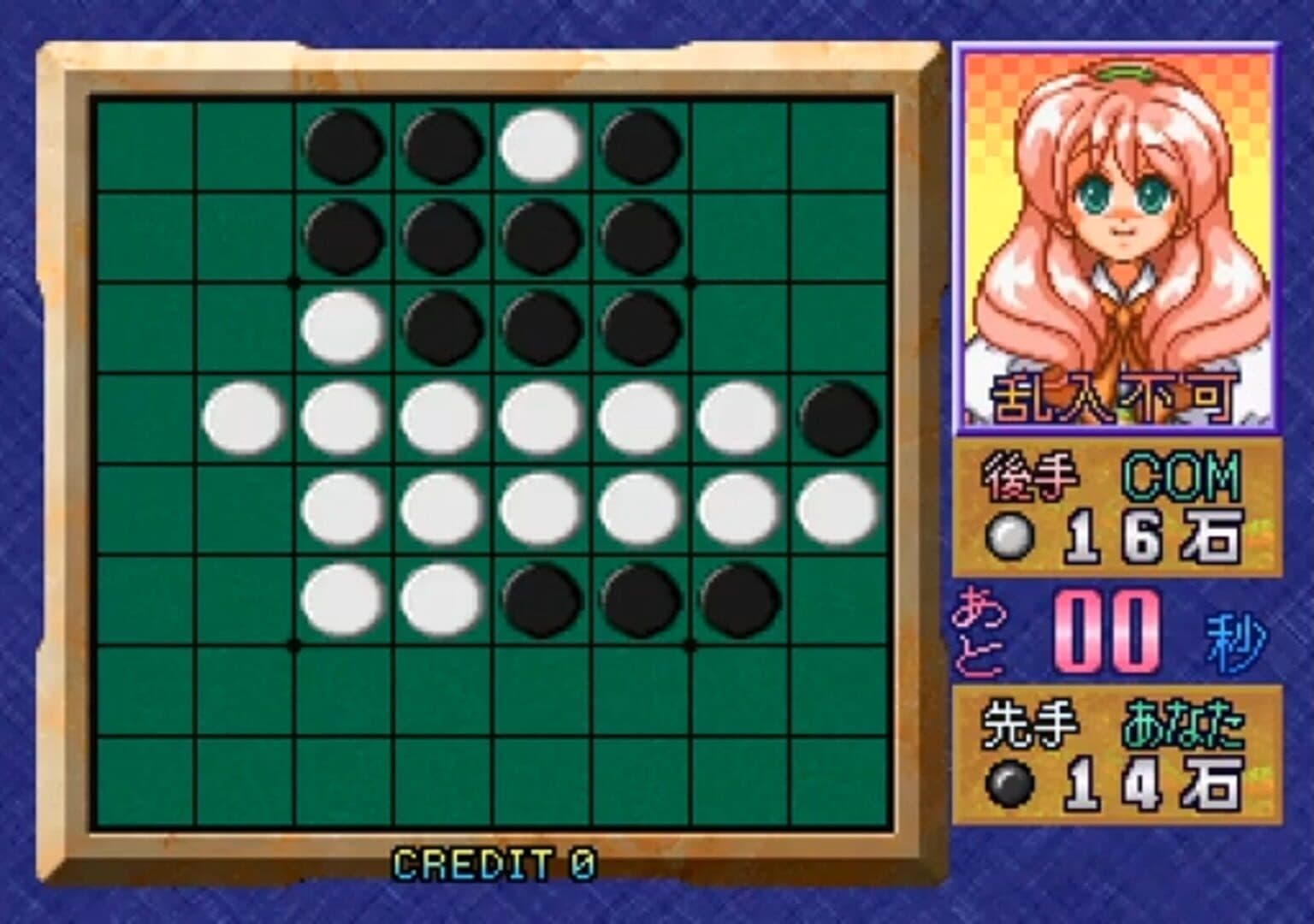
Task: Place a stone on the top-right corner square
Action: (839, 147)
